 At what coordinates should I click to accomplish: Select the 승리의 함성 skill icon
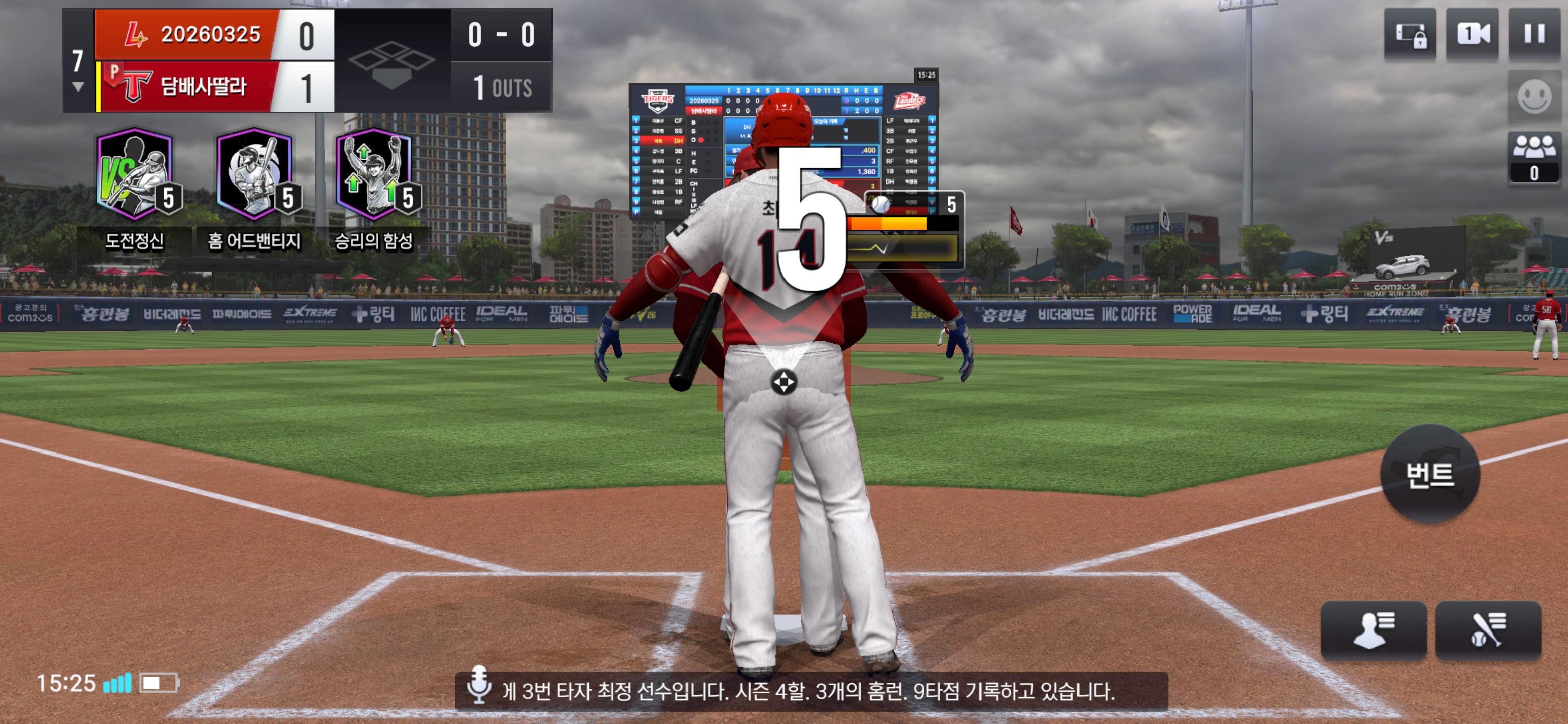click(x=374, y=175)
